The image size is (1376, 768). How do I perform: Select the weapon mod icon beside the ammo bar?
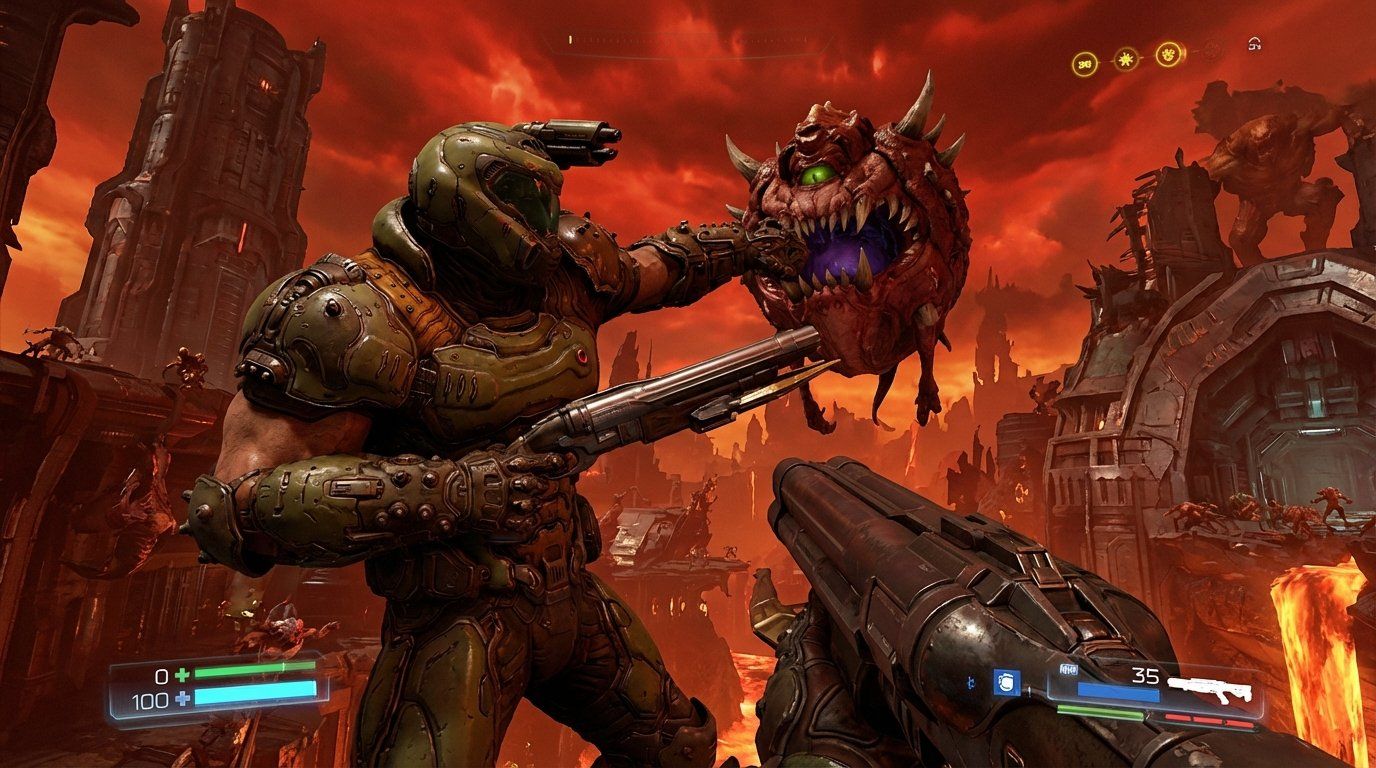pos(1068,670)
